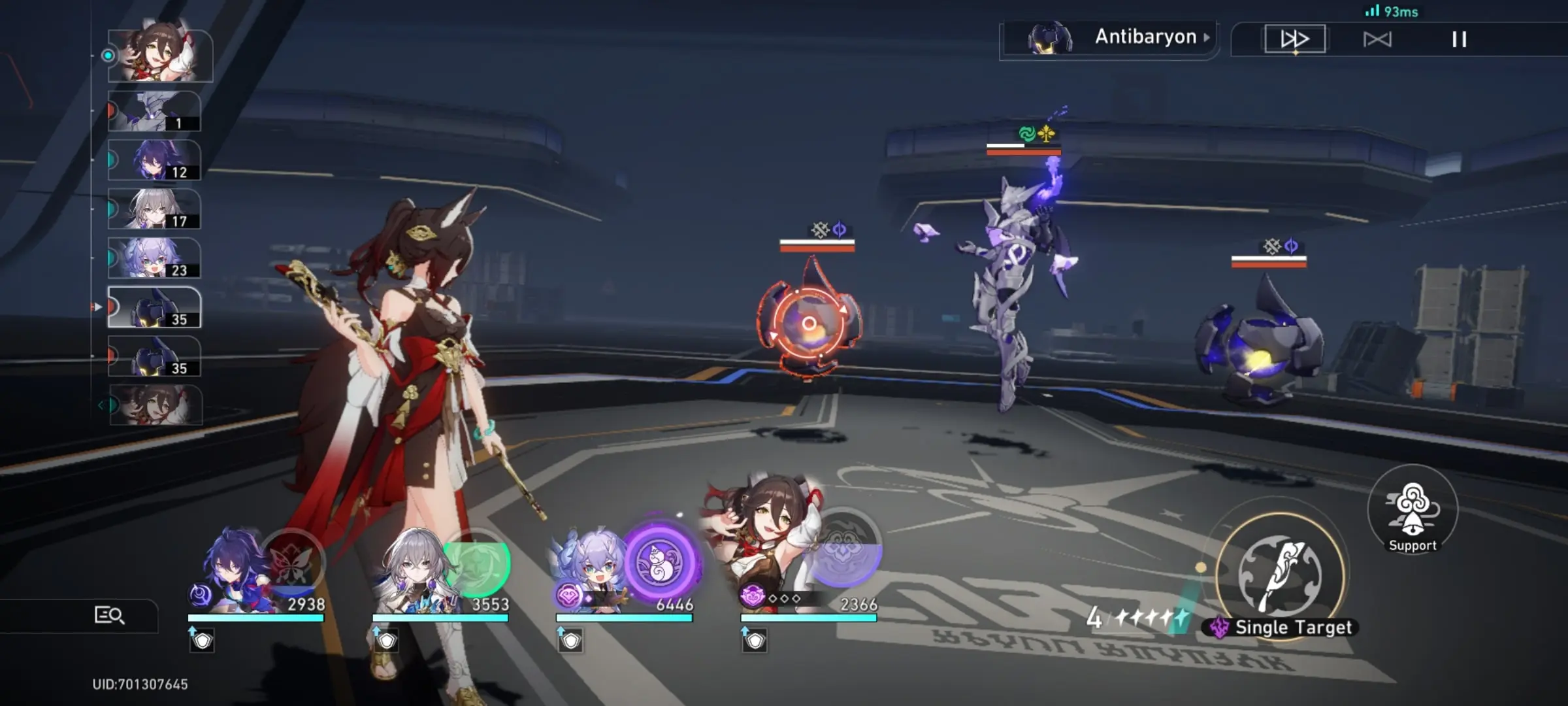This screenshot has width=1568, height=706.
Task: Toggle the 2x speed-up button
Action: pos(1294,39)
